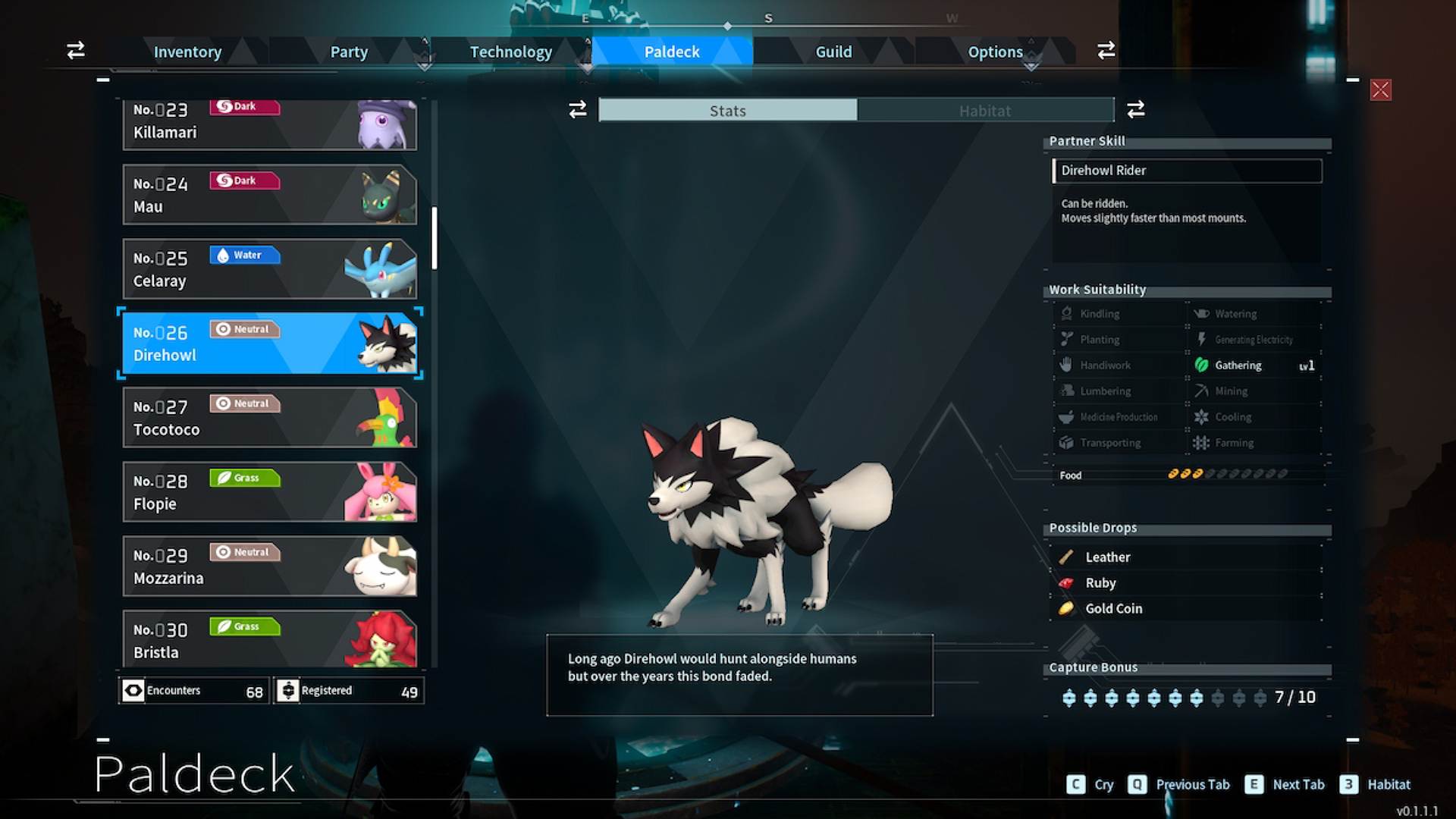Open the chevron below the Options tab

click(1031, 67)
